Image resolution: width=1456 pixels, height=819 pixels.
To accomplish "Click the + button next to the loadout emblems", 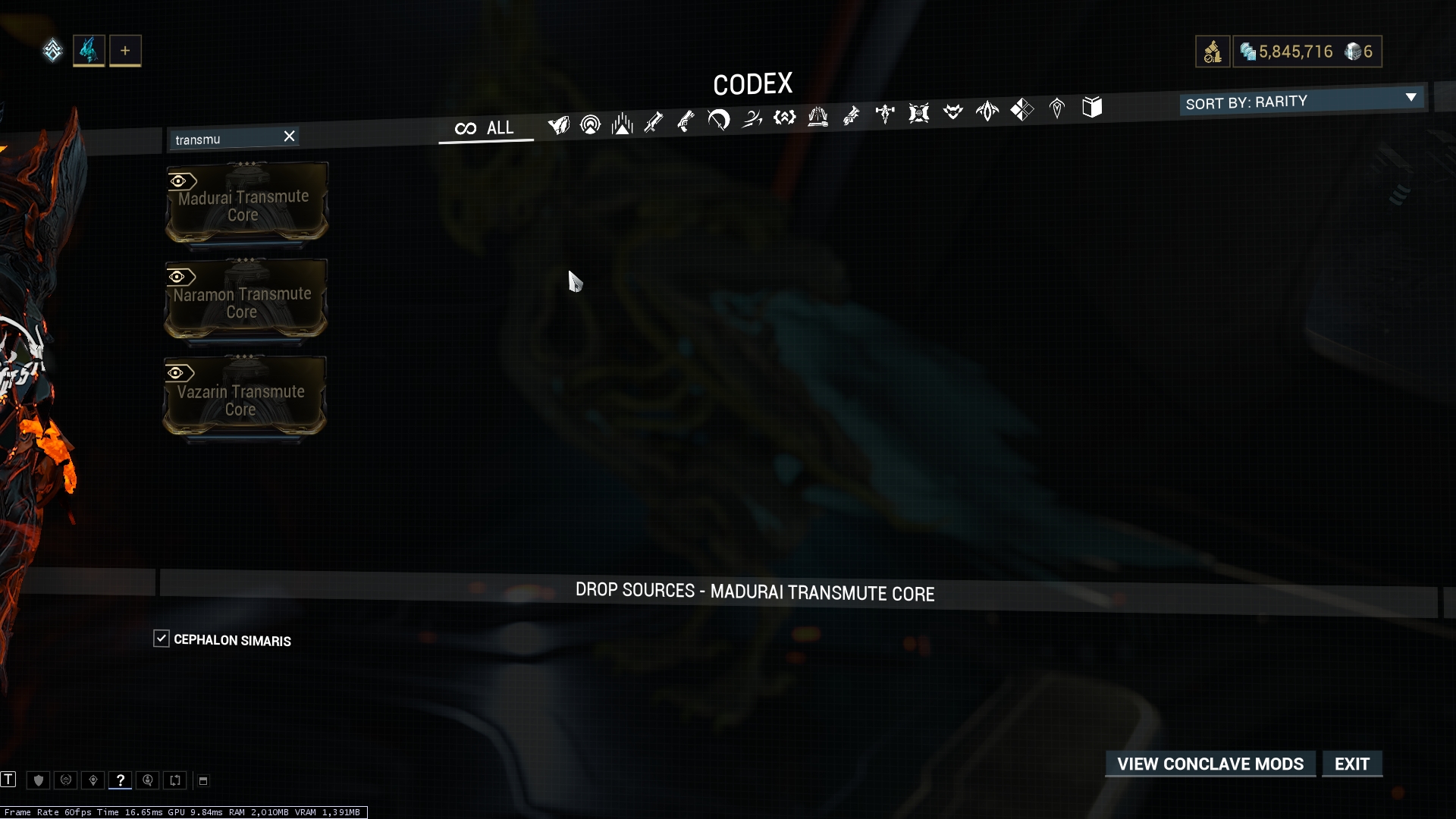I will (125, 50).
